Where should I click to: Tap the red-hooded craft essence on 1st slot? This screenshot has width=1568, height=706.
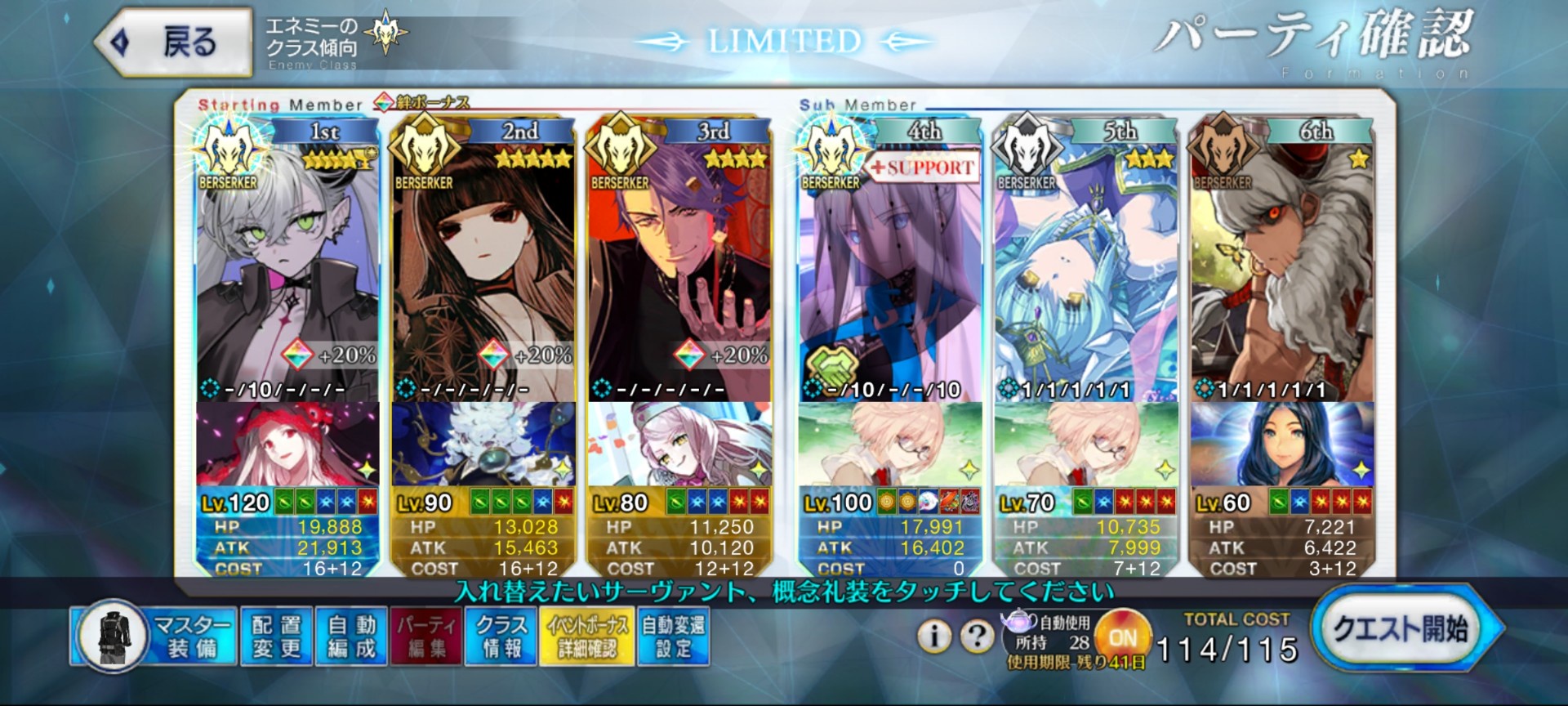[287, 445]
